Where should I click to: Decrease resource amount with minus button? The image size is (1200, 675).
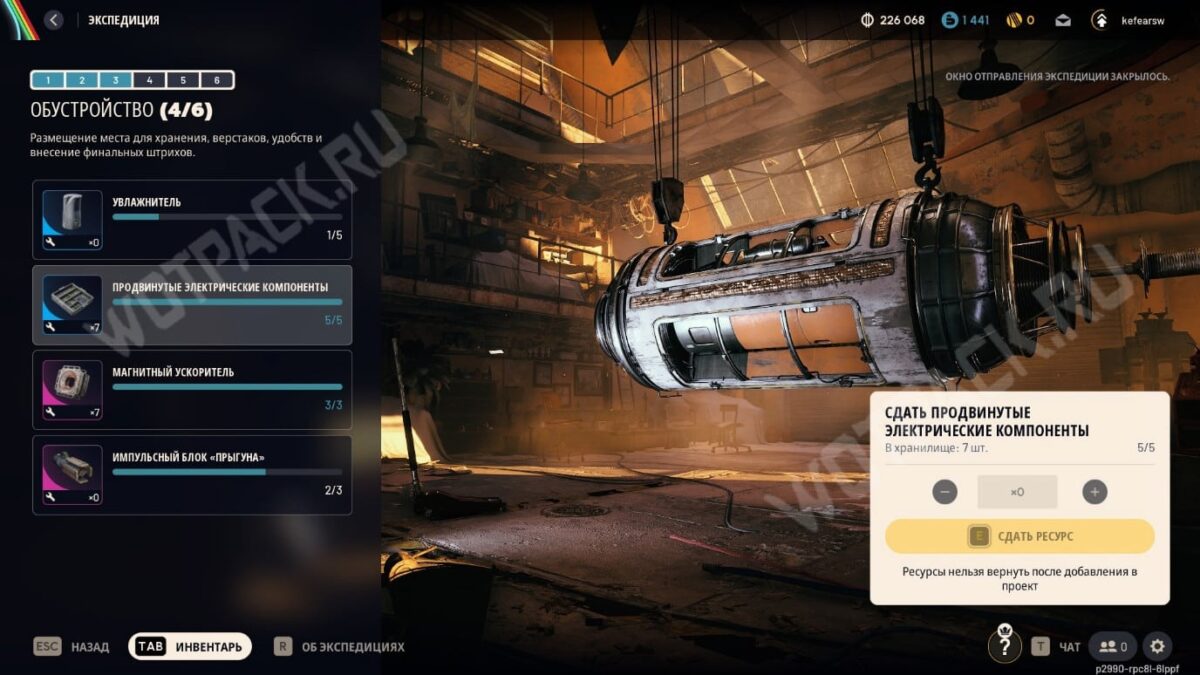tap(944, 492)
